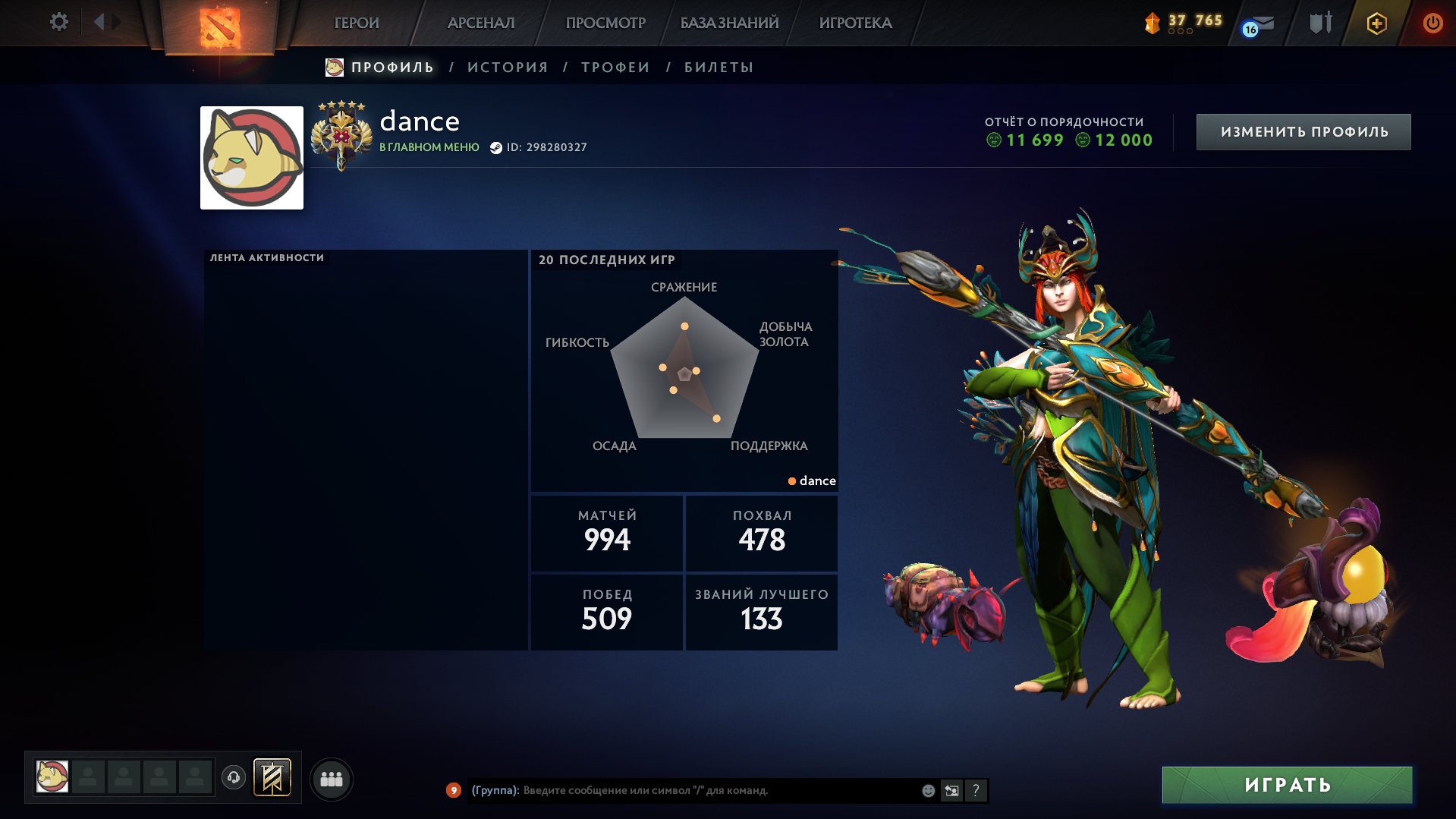Toggle the party voice headset icon
Image resolution: width=1456 pixels, height=819 pixels.
(x=234, y=777)
